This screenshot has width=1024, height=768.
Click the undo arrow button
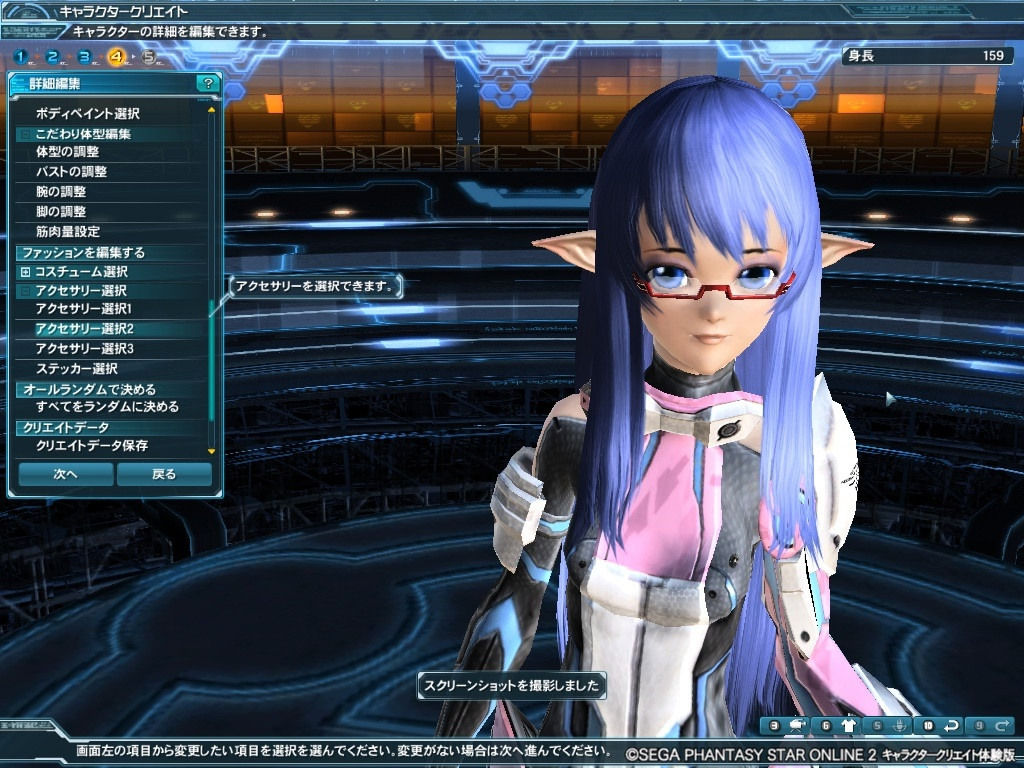pos(952,726)
